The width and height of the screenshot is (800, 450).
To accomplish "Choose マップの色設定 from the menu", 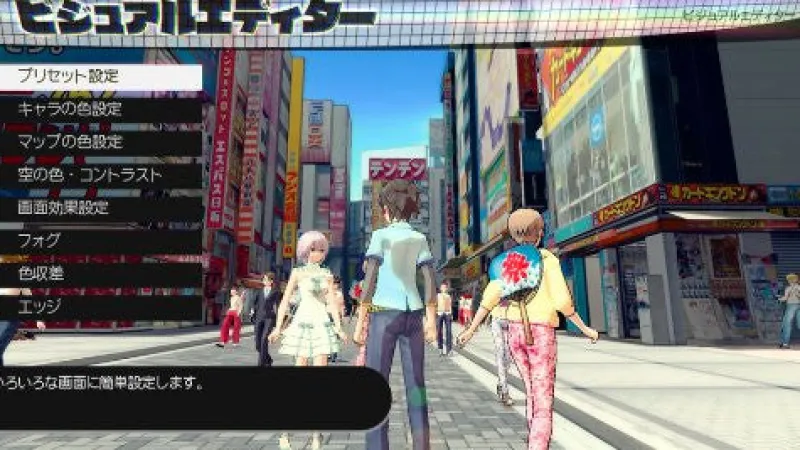I will (x=100, y=143).
